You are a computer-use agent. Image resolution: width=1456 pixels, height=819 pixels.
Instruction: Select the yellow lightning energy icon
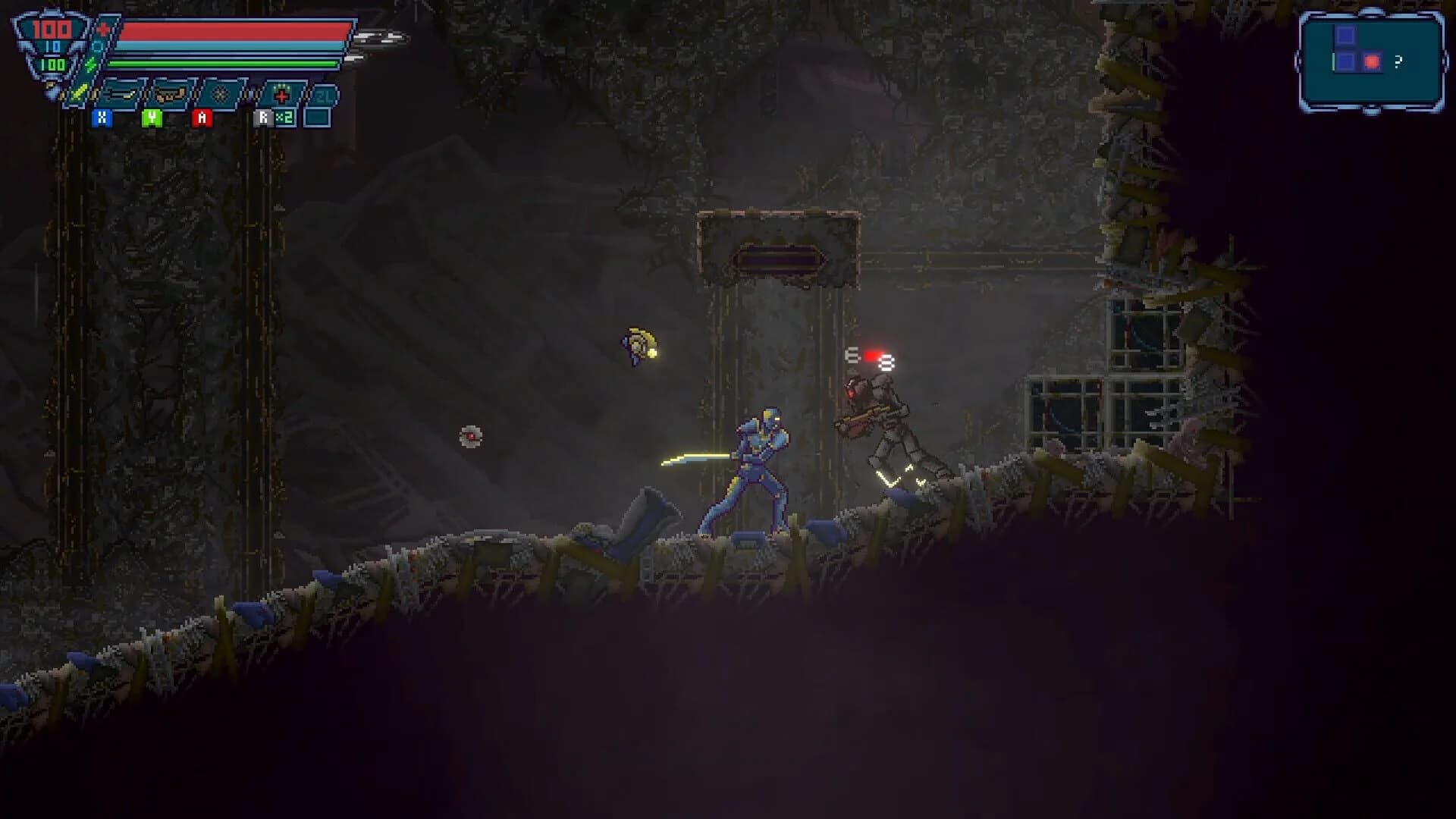pos(89,63)
